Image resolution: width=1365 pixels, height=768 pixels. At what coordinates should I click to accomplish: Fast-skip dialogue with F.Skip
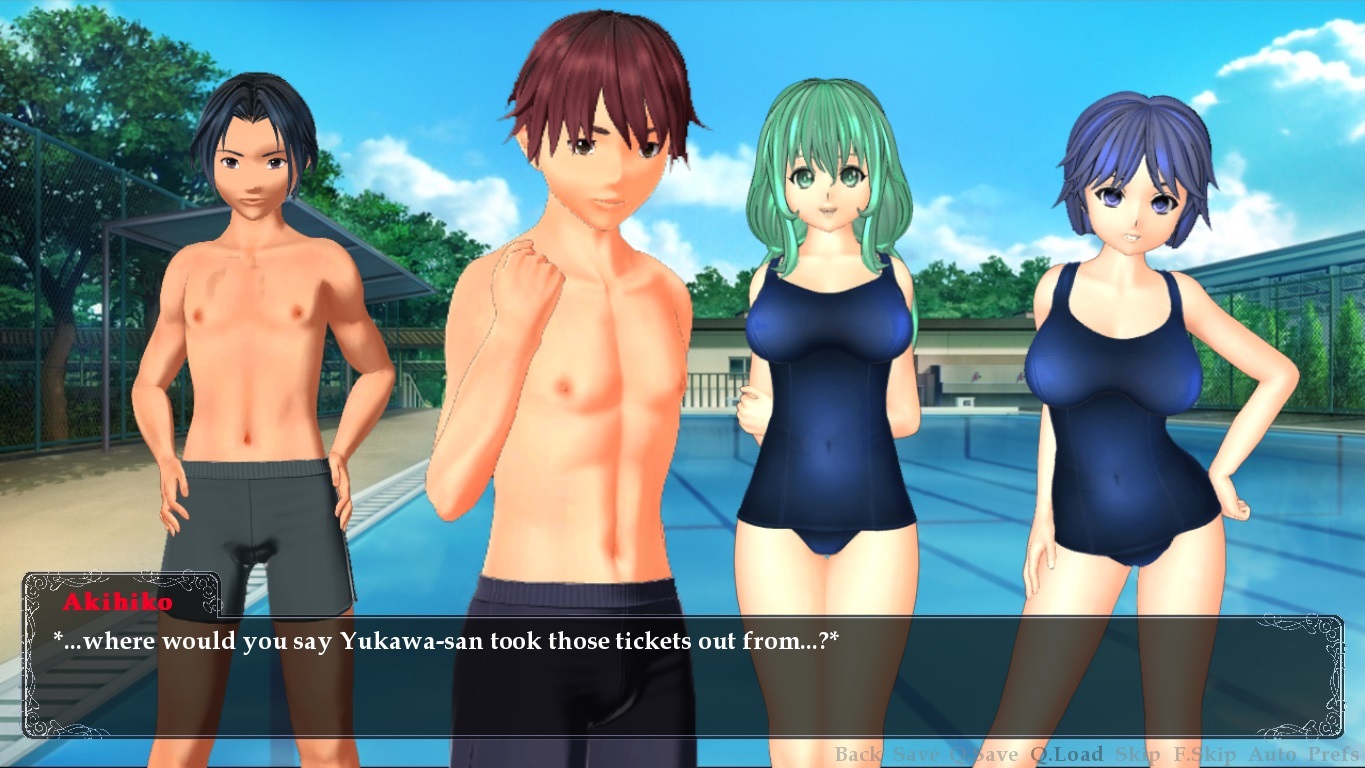point(1204,755)
